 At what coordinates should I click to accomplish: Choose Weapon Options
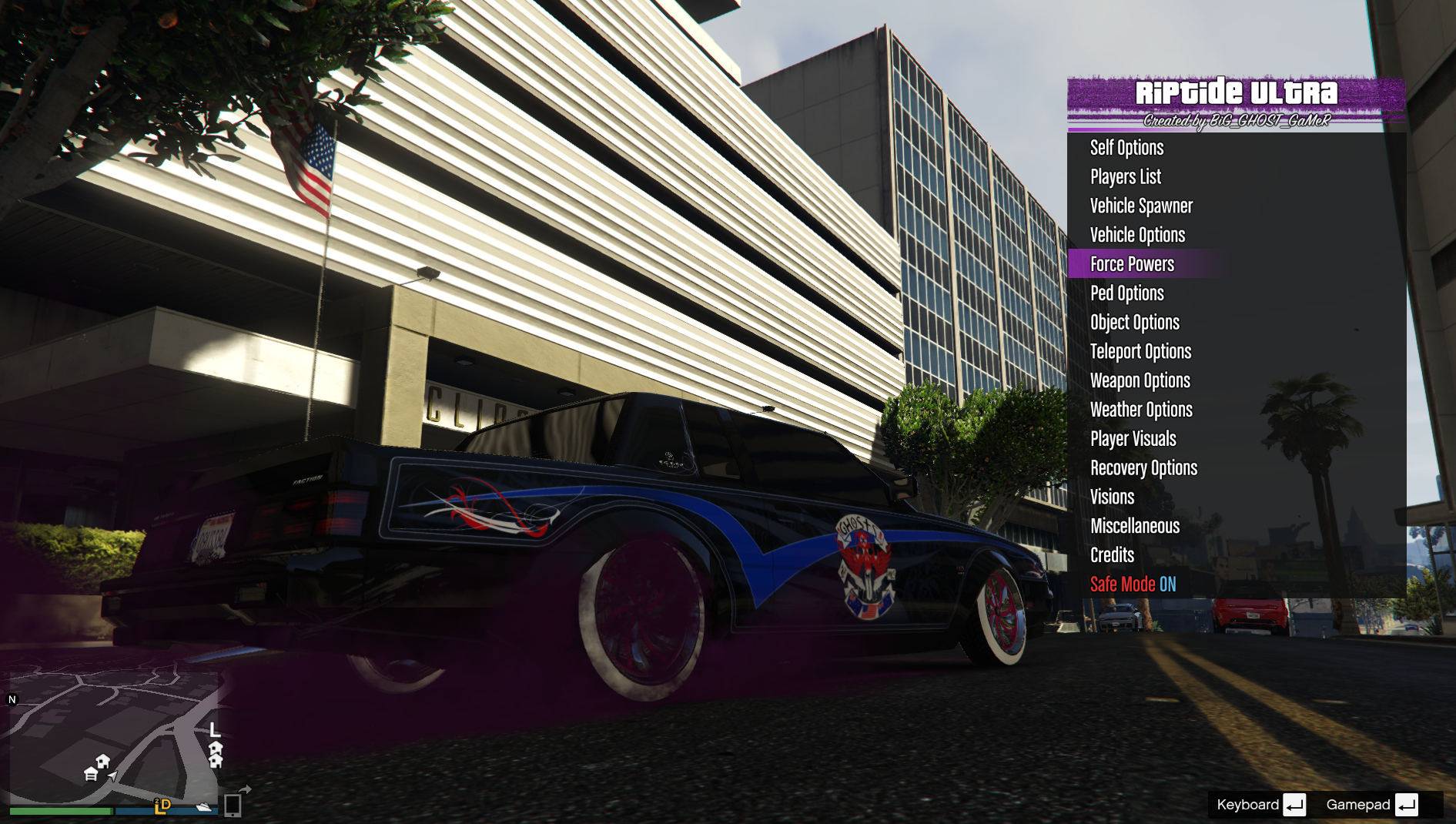(x=1140, y=381)
